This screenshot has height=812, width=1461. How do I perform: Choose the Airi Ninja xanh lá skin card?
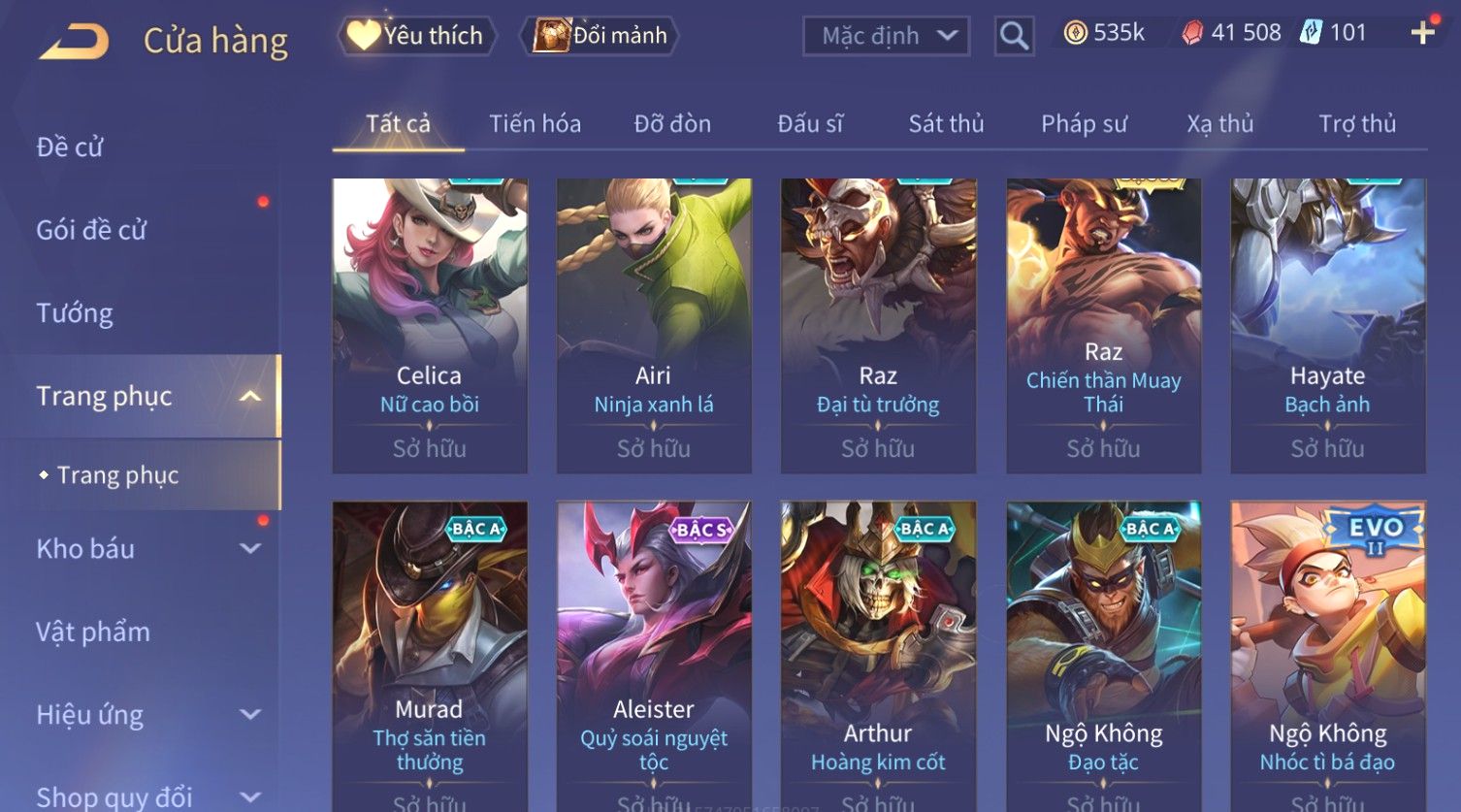coord(654,325)
